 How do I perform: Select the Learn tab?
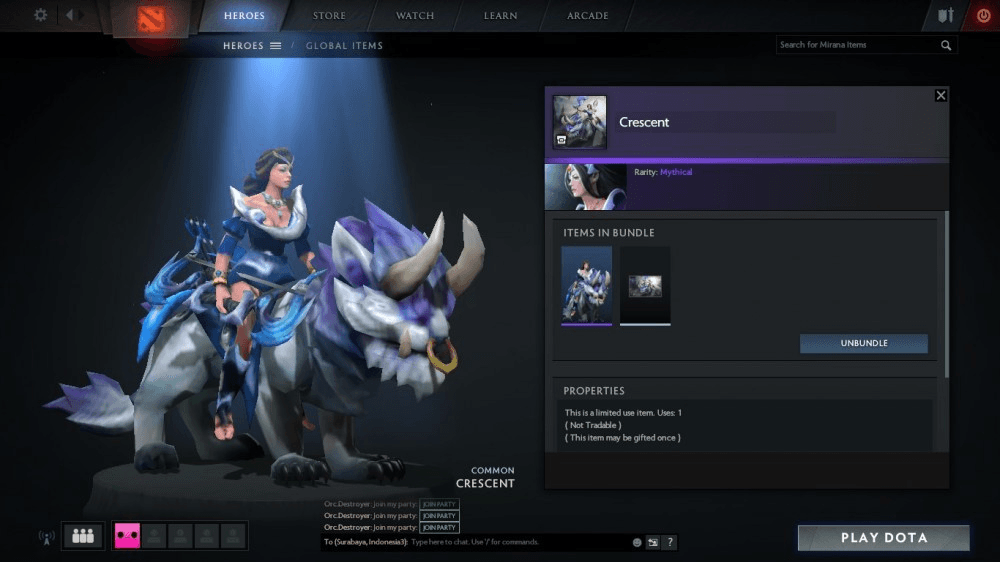tap(500, 16)
